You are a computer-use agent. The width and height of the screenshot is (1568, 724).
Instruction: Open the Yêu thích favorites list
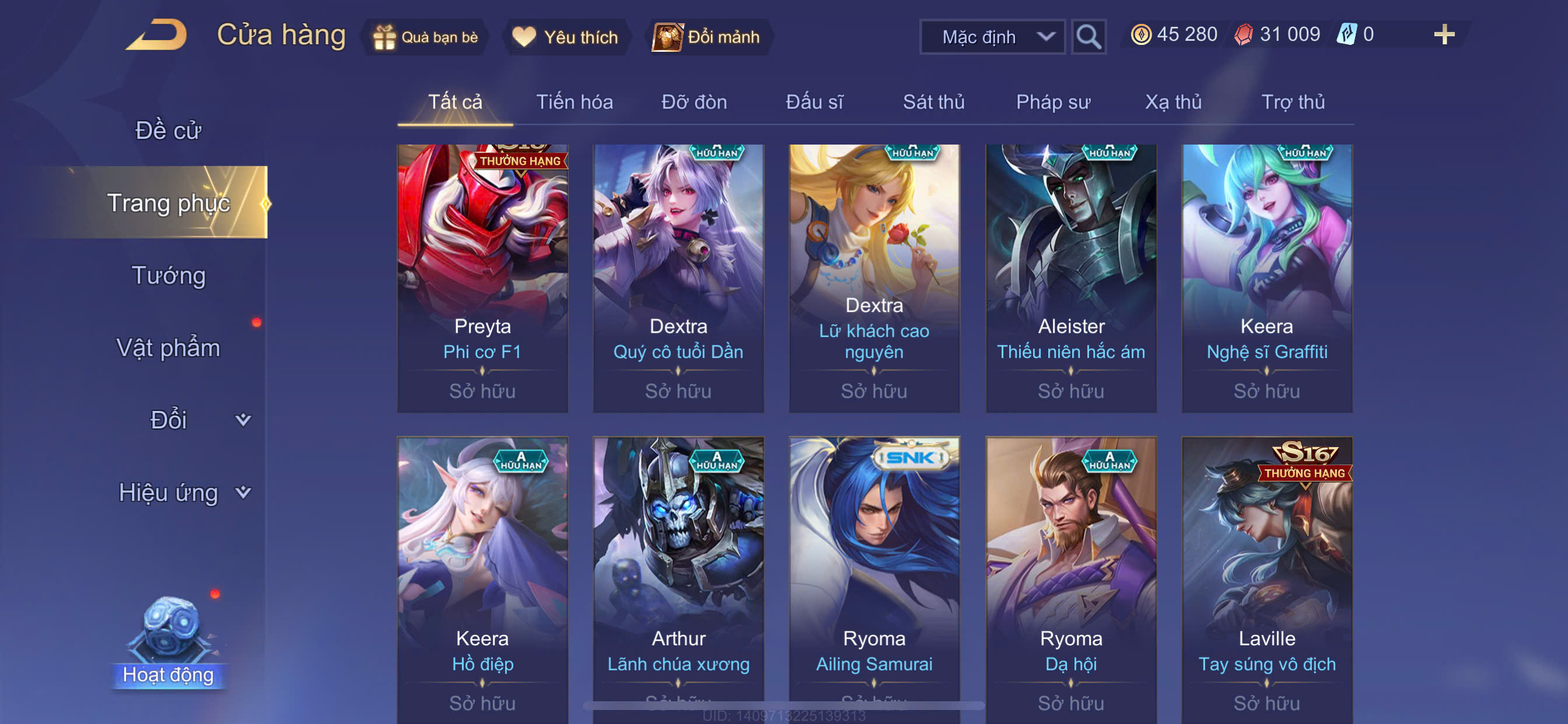click(565, 37)
